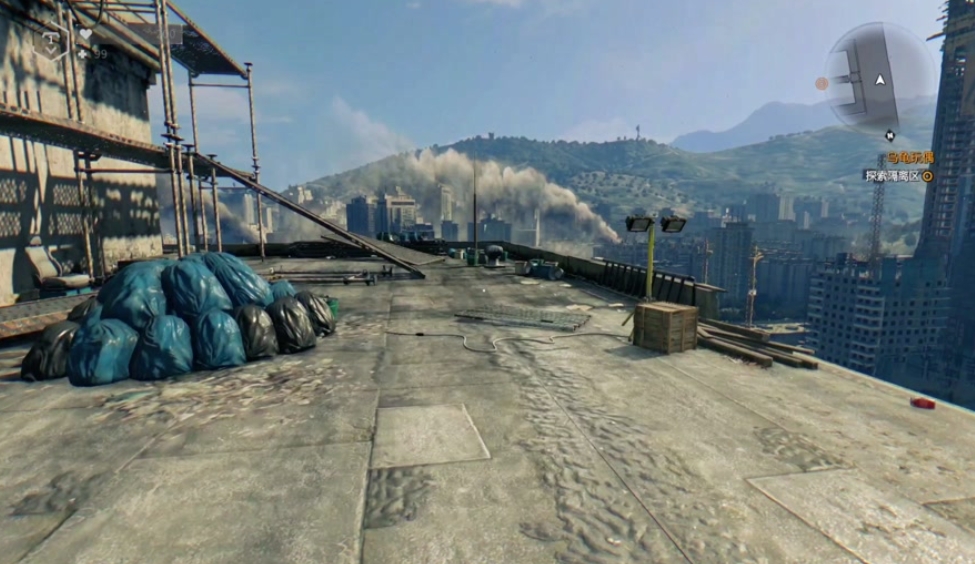Click the circular minimap
This screenshot has width=975, height=564.
[881, 77]
